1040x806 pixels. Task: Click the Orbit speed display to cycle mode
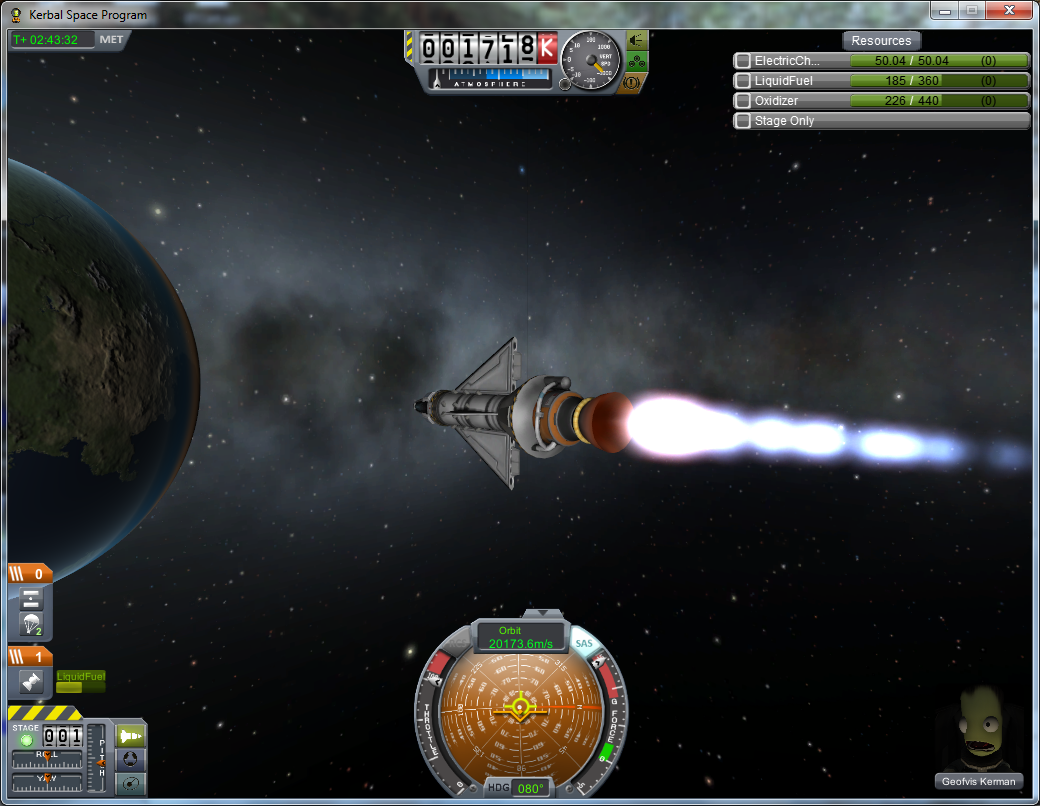521,638
